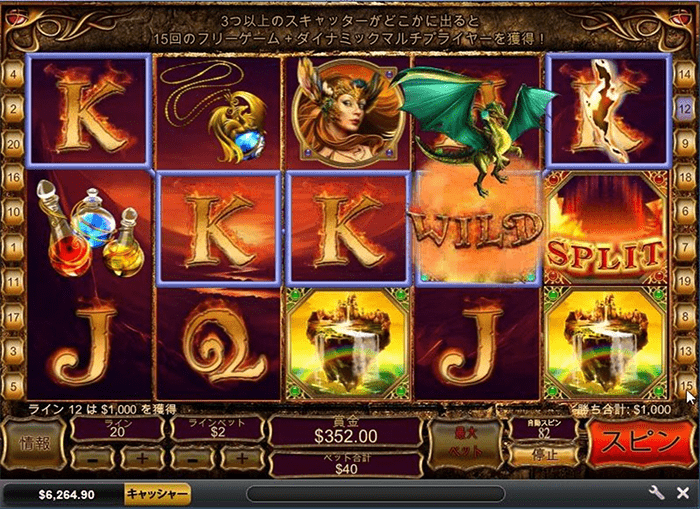
Task: Select payline marker 4
Action: [14, 73]
